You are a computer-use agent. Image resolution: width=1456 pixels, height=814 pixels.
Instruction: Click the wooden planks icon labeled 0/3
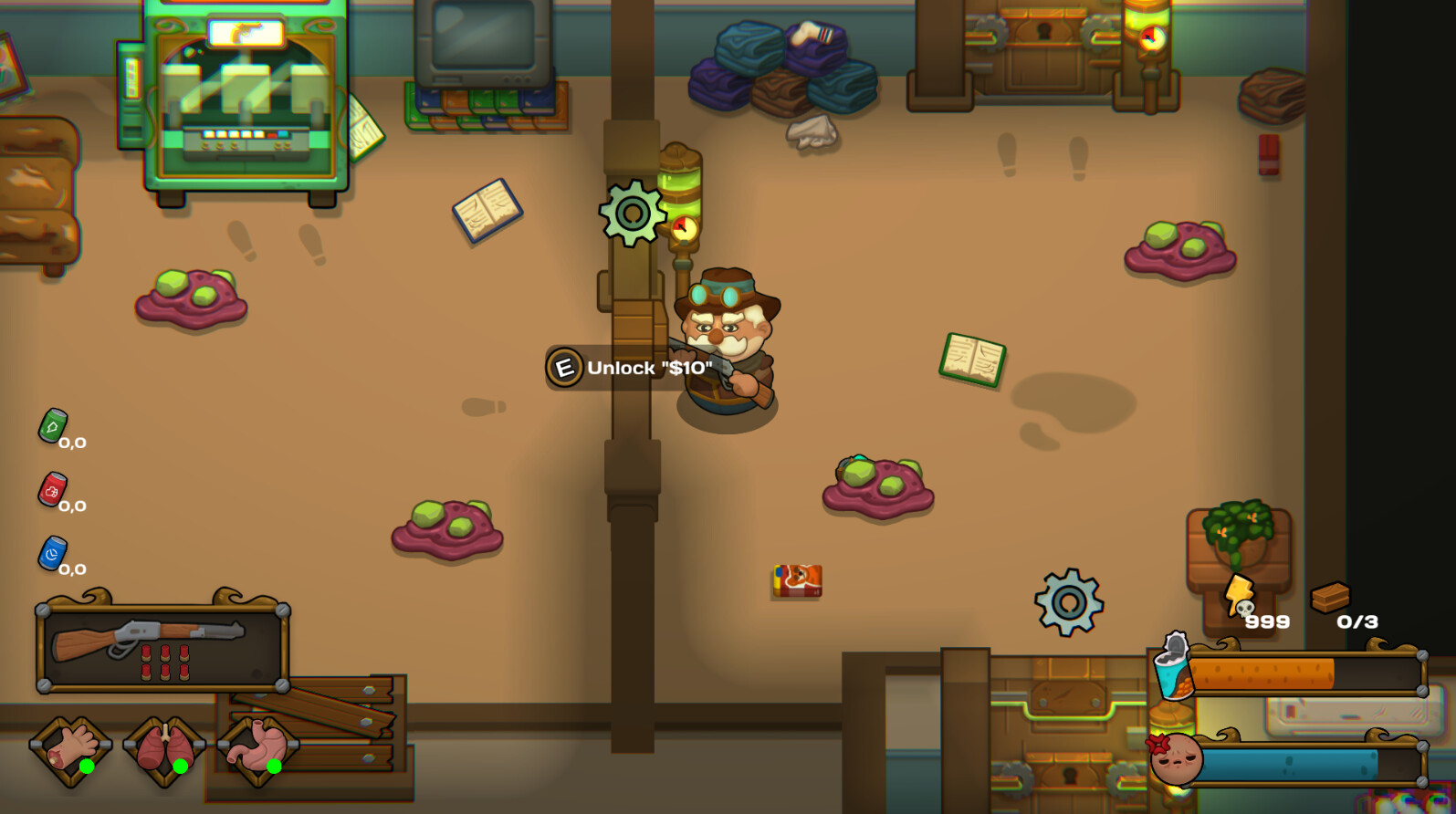coord(1331,595)
